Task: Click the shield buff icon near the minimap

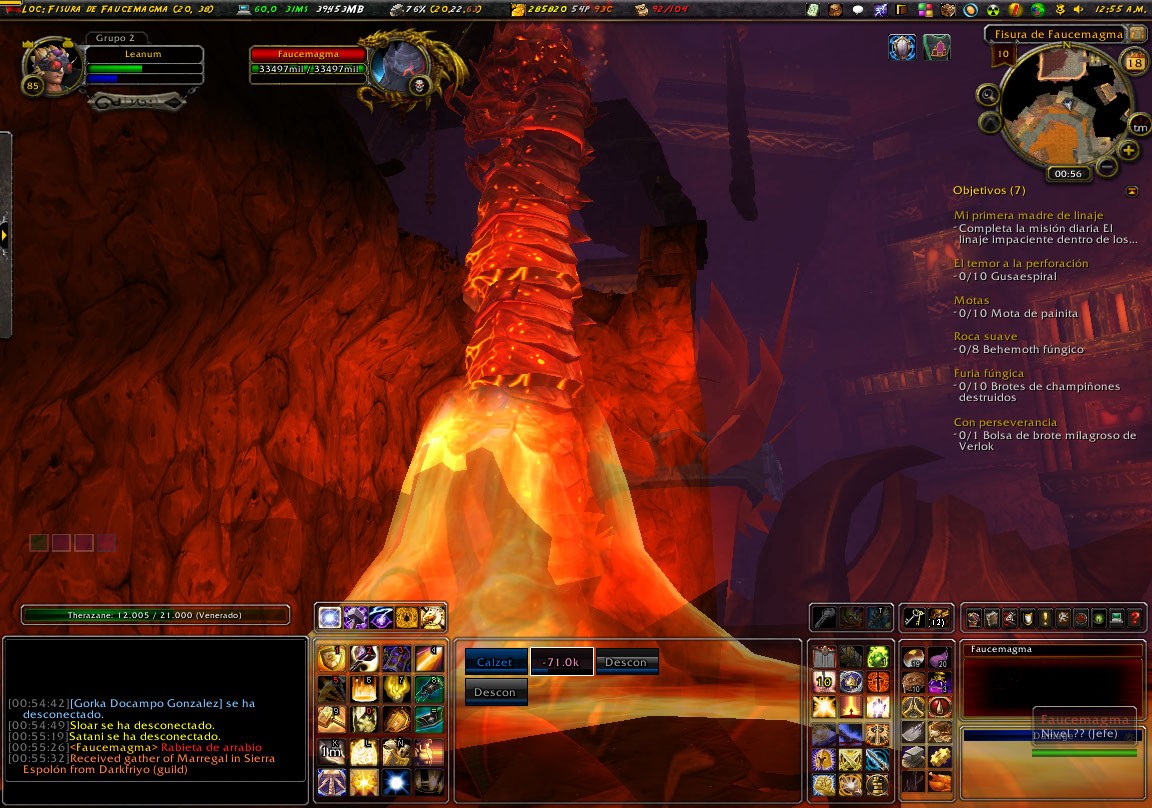Action: point(902,47)
